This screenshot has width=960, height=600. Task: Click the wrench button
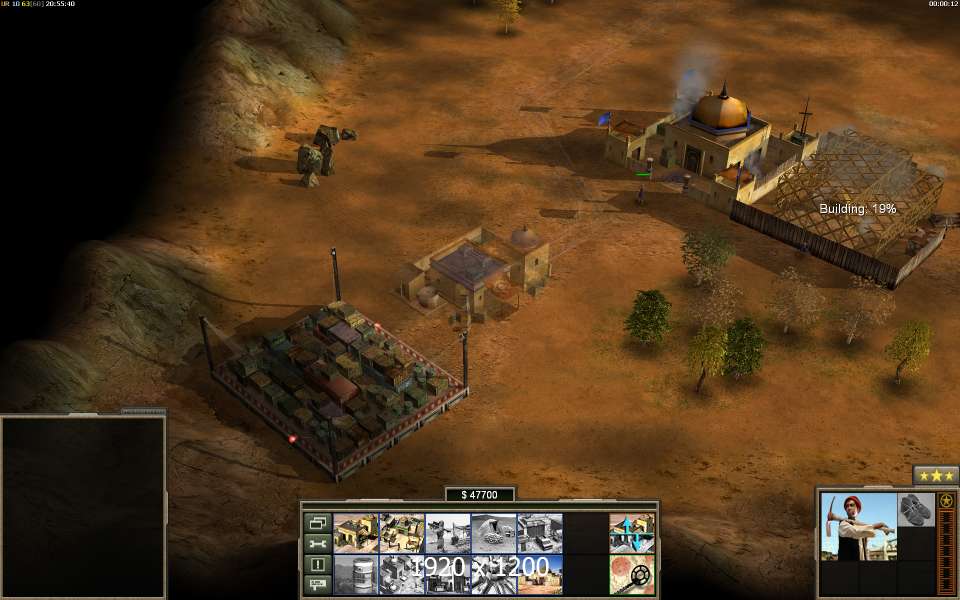click(317, 543)
